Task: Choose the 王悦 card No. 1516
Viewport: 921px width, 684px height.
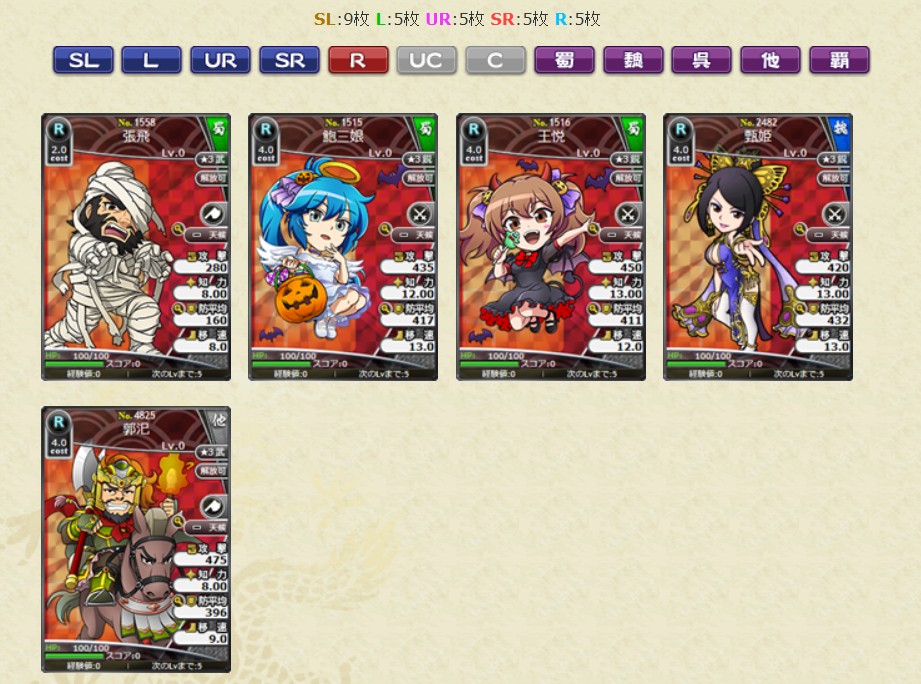Action: [551, 247]
